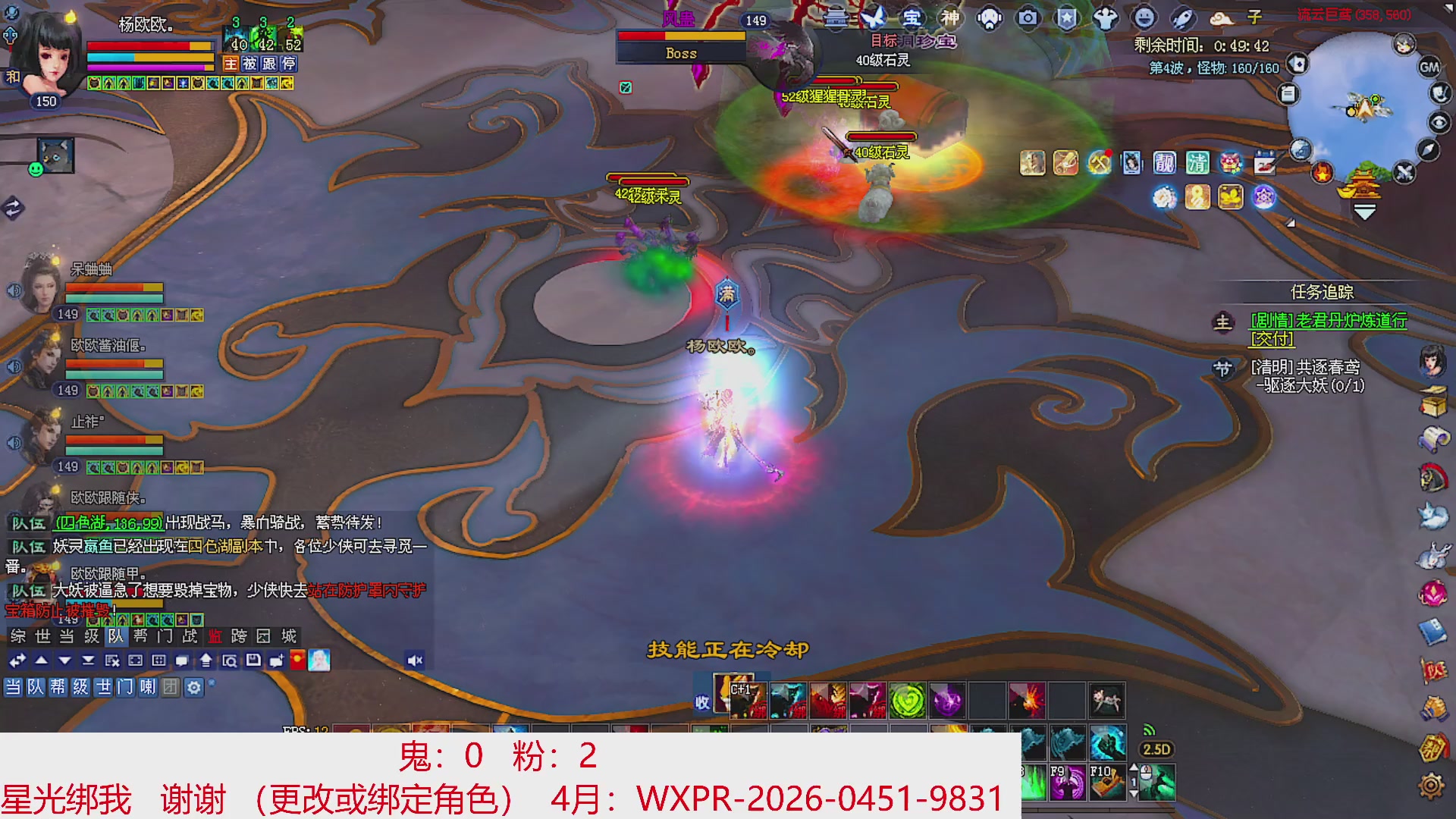This screenshot has width=1456, height=819.
Task: Click the red envelope icon in the chat toolbar
Action: (x=297, y=661)
